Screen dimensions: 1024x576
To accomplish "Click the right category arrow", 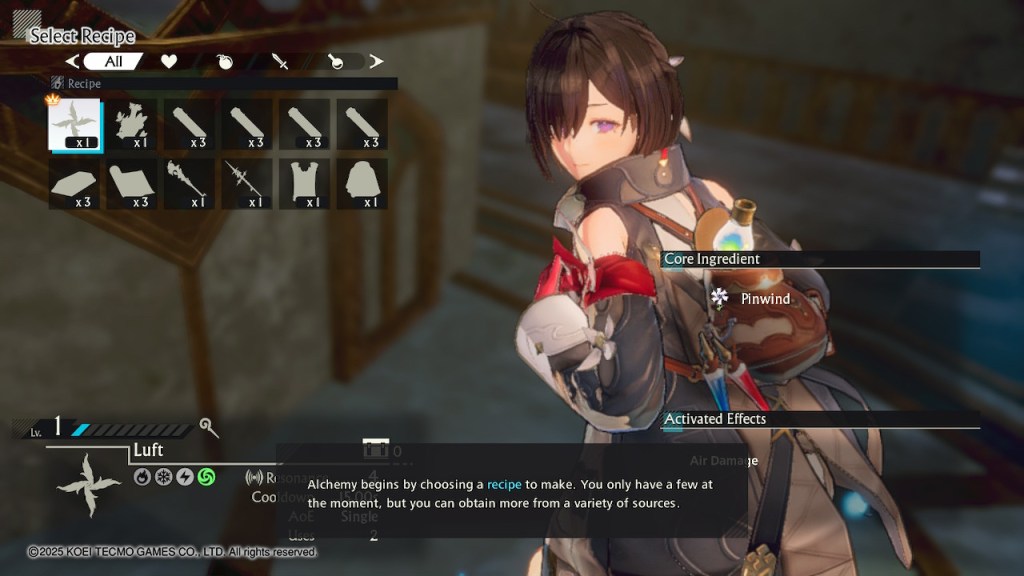I will point(376,62).
